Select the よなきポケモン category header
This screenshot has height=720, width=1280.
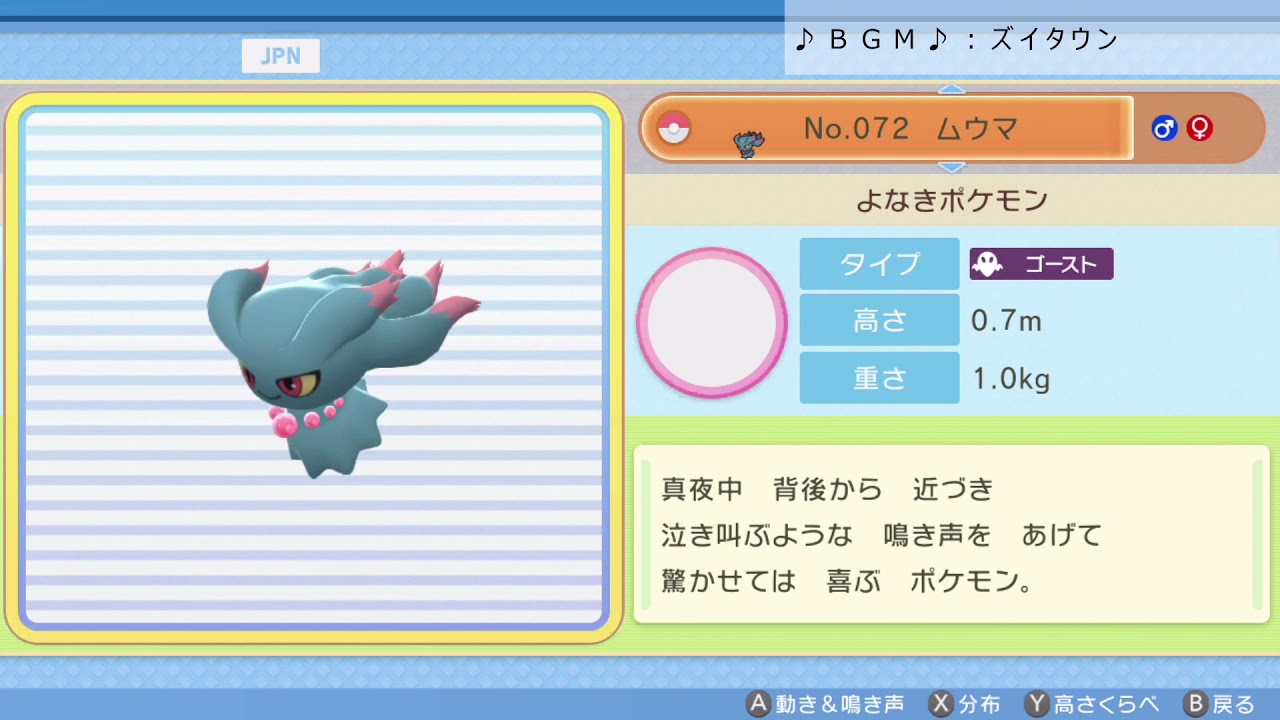[x=948, y=200]
